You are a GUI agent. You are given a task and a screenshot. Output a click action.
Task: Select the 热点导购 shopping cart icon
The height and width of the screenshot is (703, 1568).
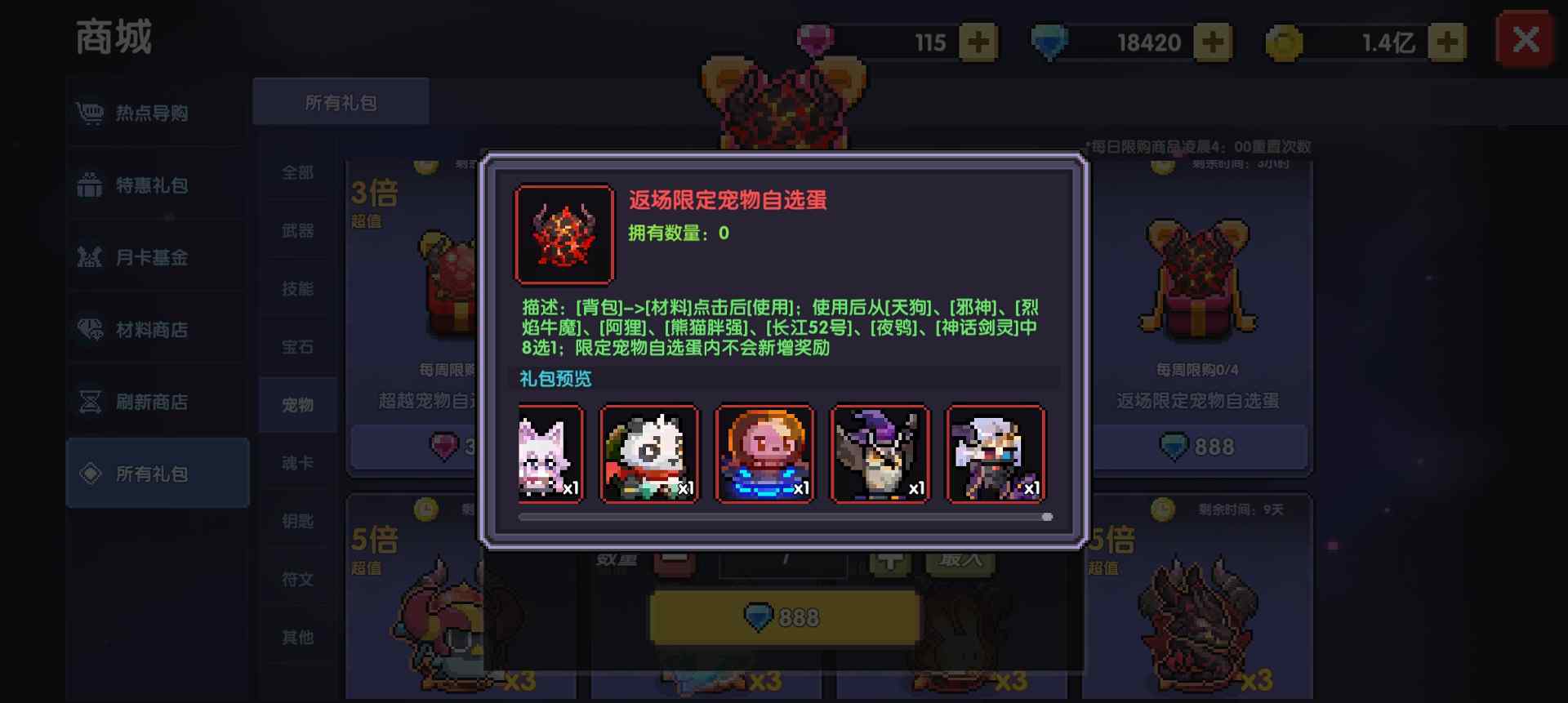[x=90, y=113]
